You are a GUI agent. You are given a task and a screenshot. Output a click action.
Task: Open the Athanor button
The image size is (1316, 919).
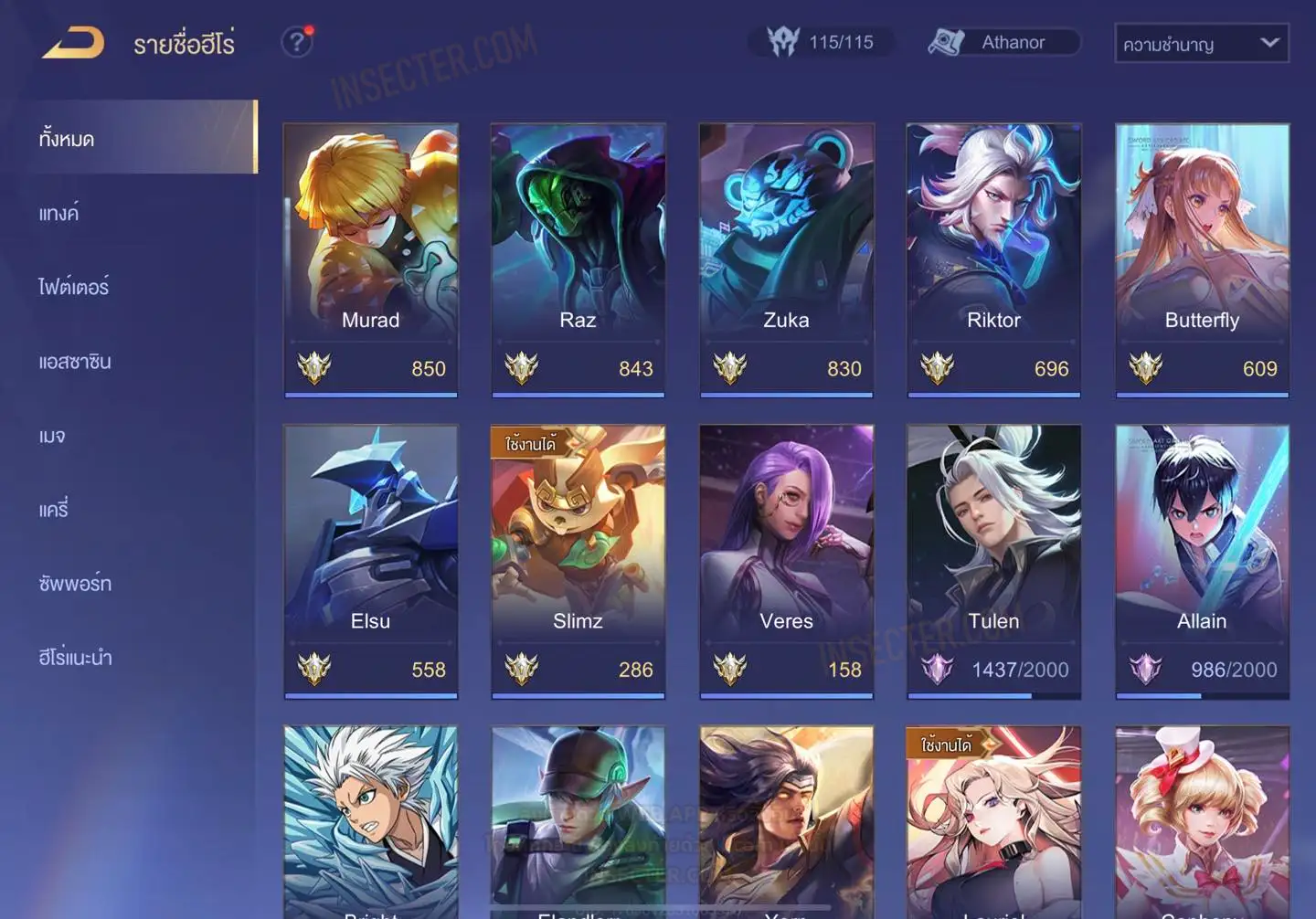tap(1003, 42)
